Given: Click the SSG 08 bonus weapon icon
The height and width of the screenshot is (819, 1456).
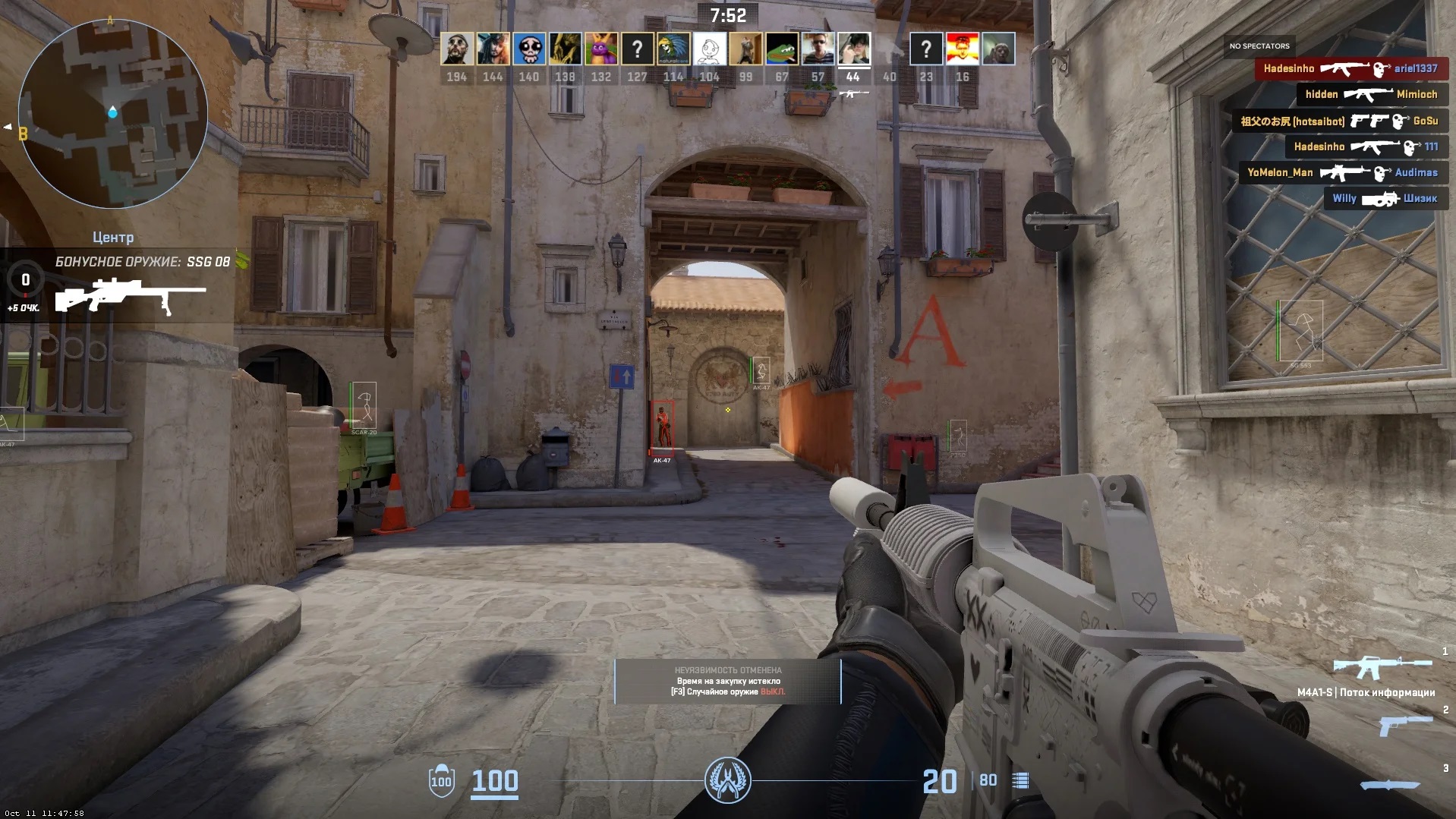Looking at the screenshot, I should (130, 295).
